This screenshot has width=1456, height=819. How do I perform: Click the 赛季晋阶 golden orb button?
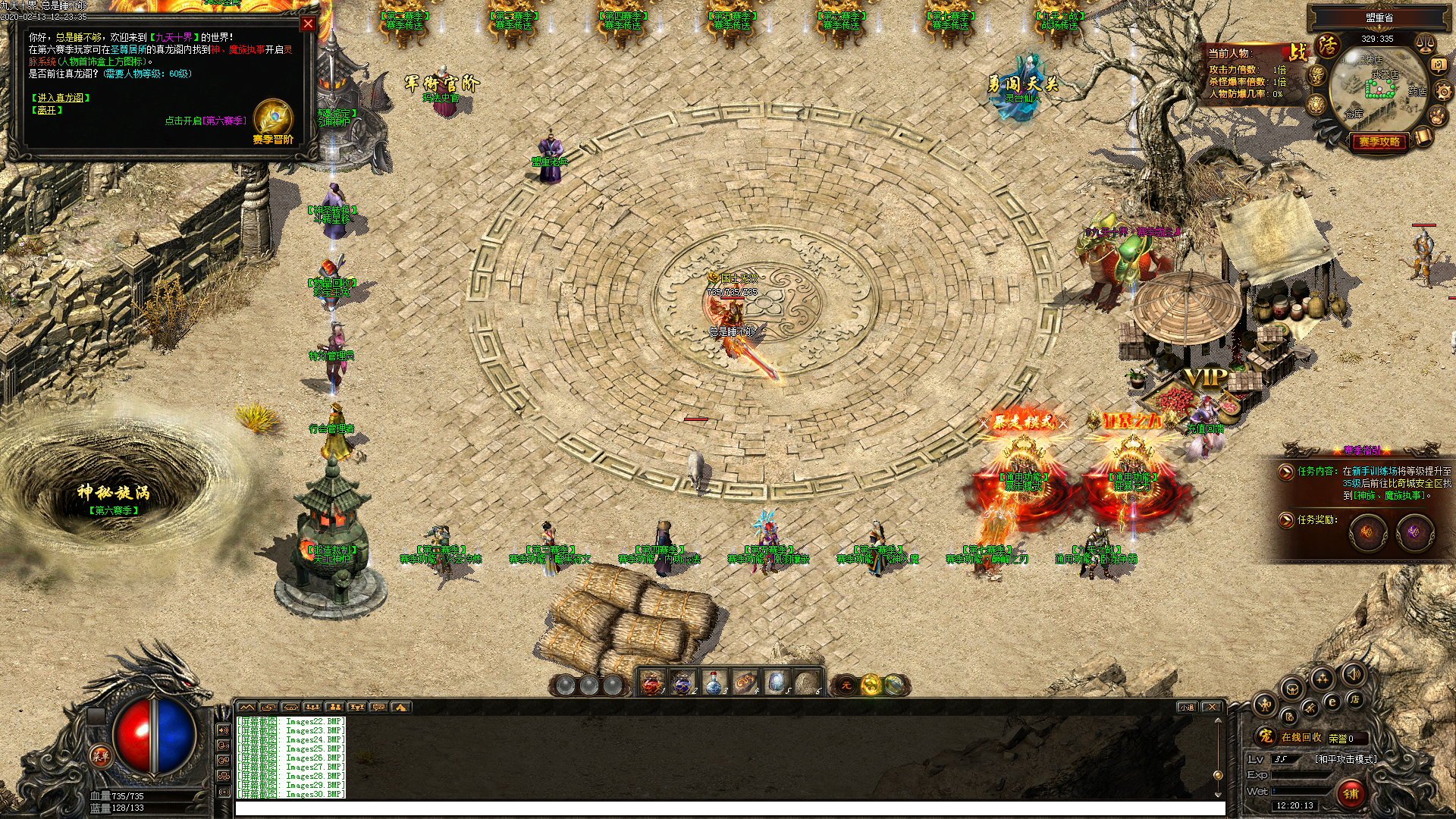(x=273, y=120)
